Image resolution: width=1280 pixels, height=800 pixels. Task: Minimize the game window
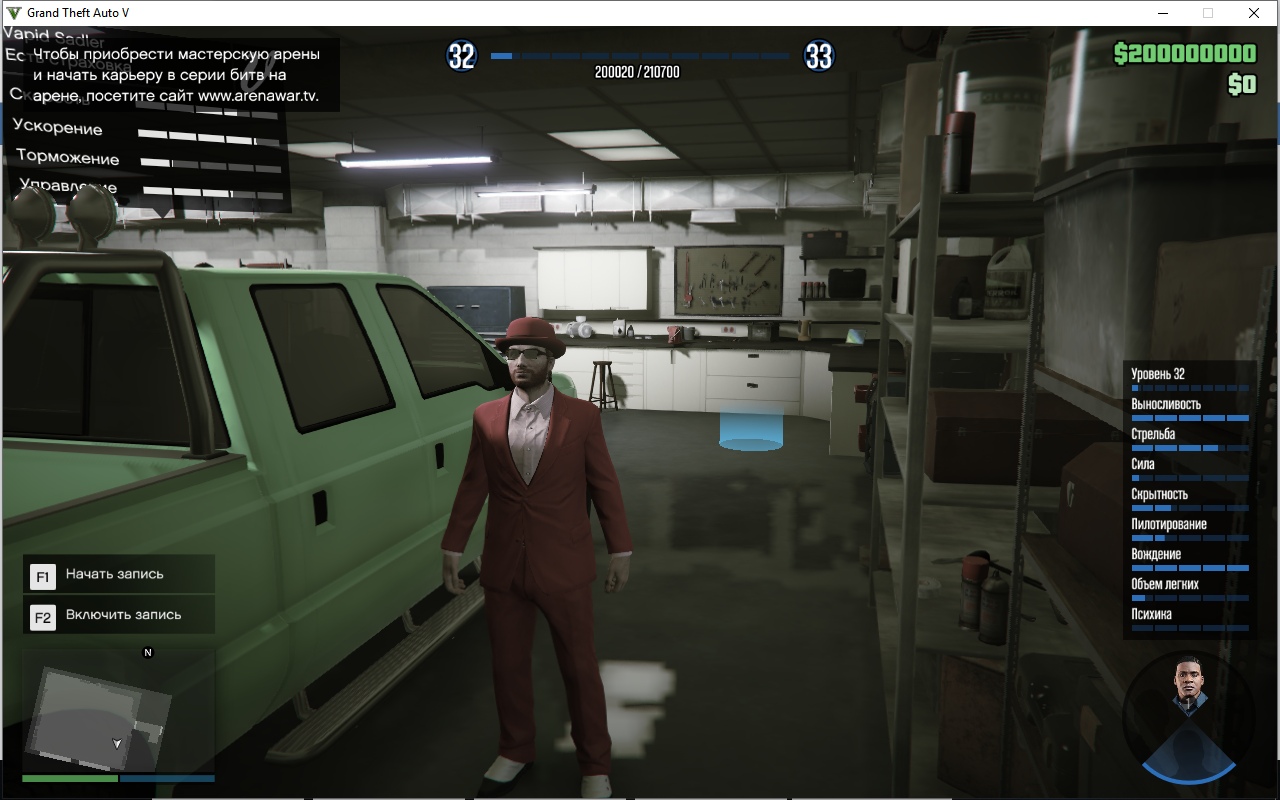point(1163,13)
